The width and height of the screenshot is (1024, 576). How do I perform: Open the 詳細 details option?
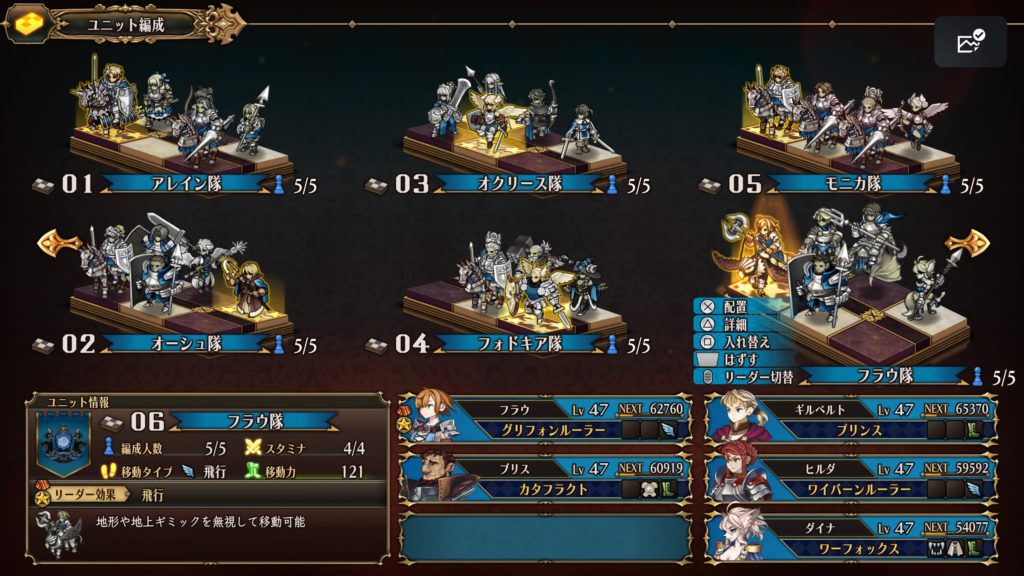[733, 324]
